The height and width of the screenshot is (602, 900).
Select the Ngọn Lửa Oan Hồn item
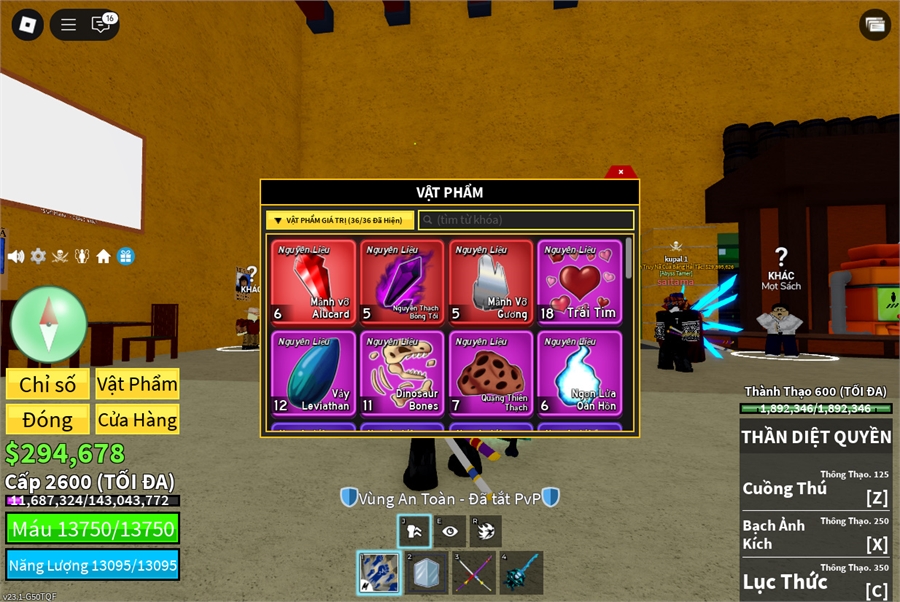(x=579, y=373)
